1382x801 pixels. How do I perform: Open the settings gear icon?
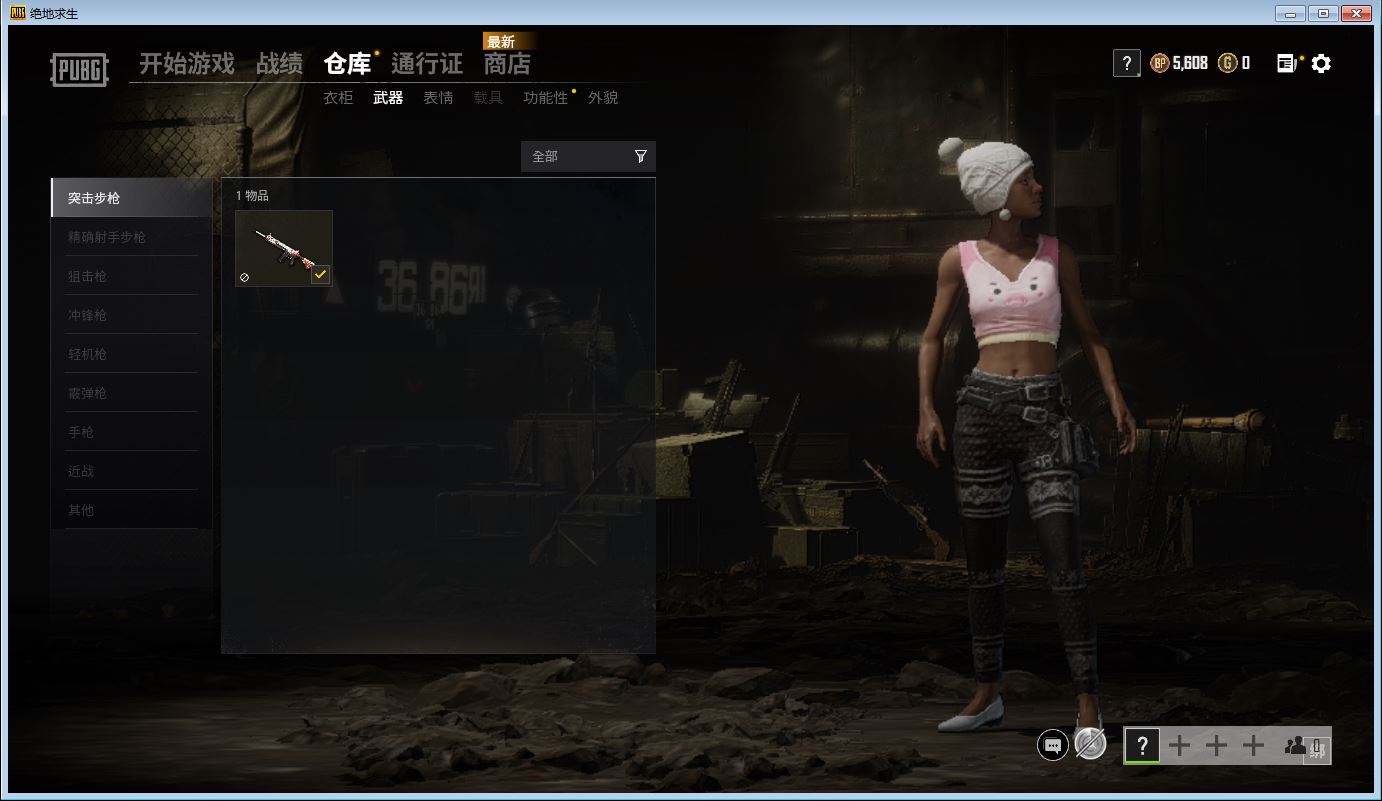pos(1321,64)
